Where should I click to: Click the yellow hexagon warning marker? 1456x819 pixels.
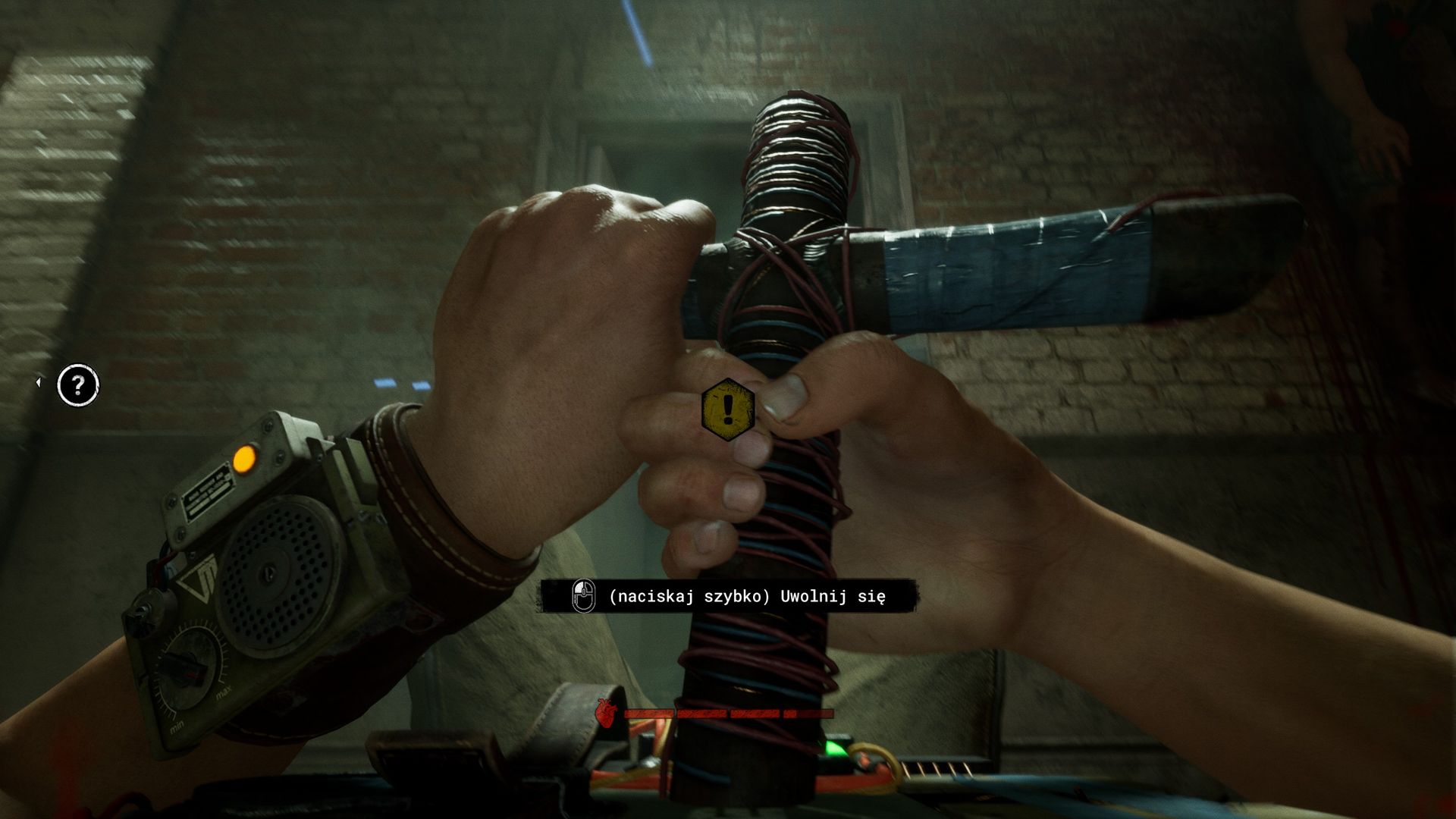pyautogui.click(x=728, y=409)
